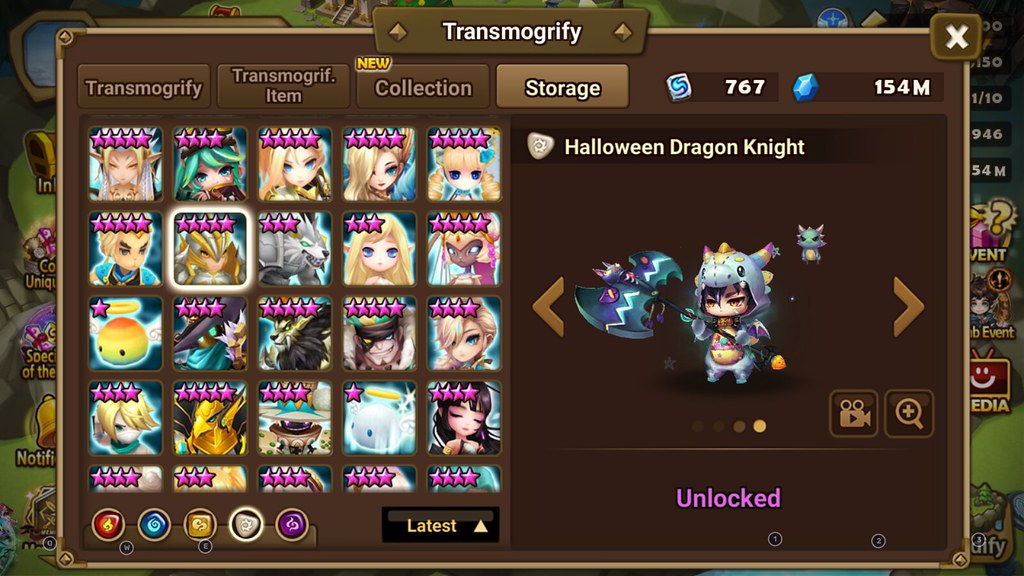Select the Storage tab
This screenshot has height=576, width=1024.
[562, 87]
